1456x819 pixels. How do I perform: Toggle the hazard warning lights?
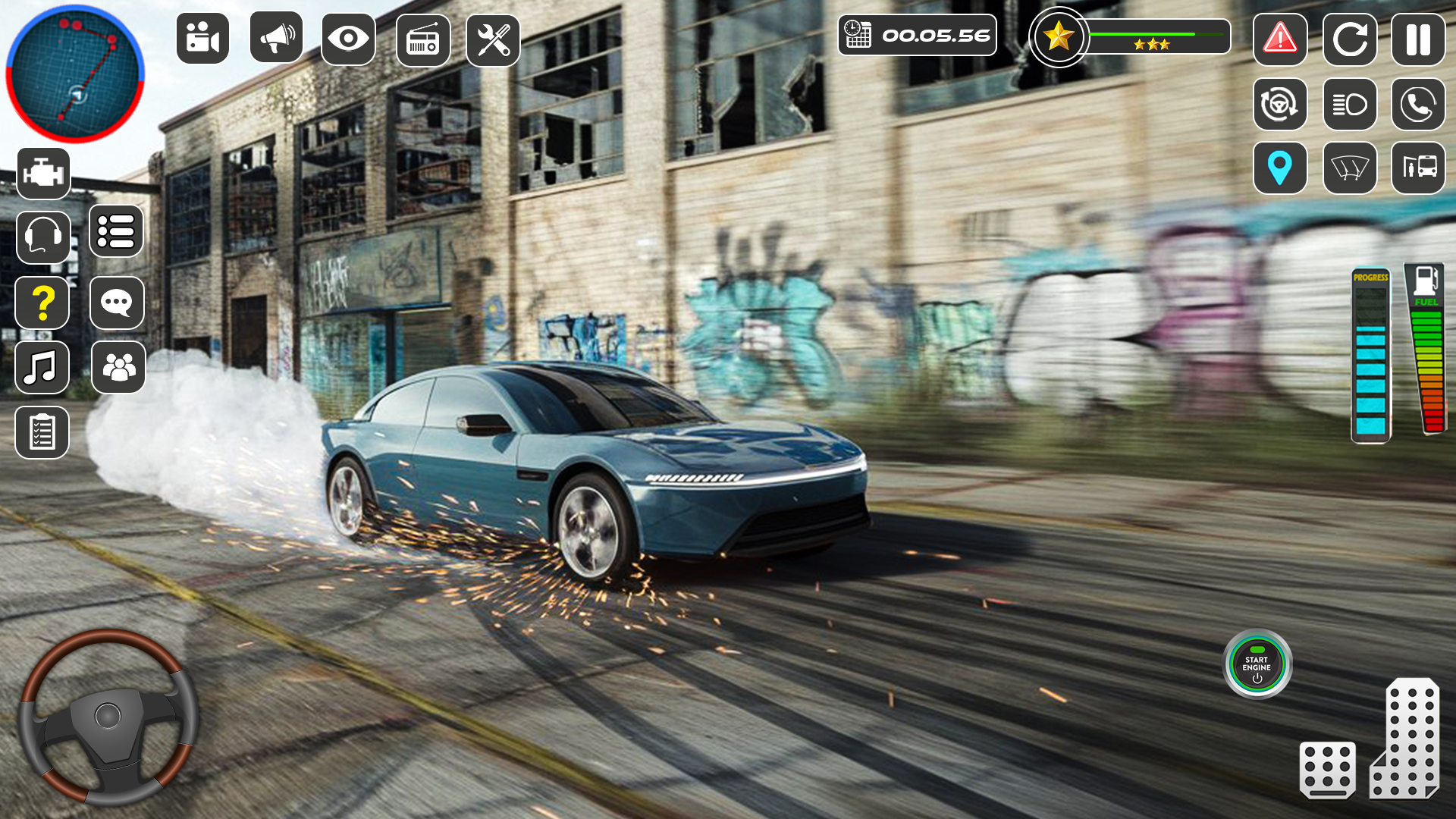coord(1281,39)
